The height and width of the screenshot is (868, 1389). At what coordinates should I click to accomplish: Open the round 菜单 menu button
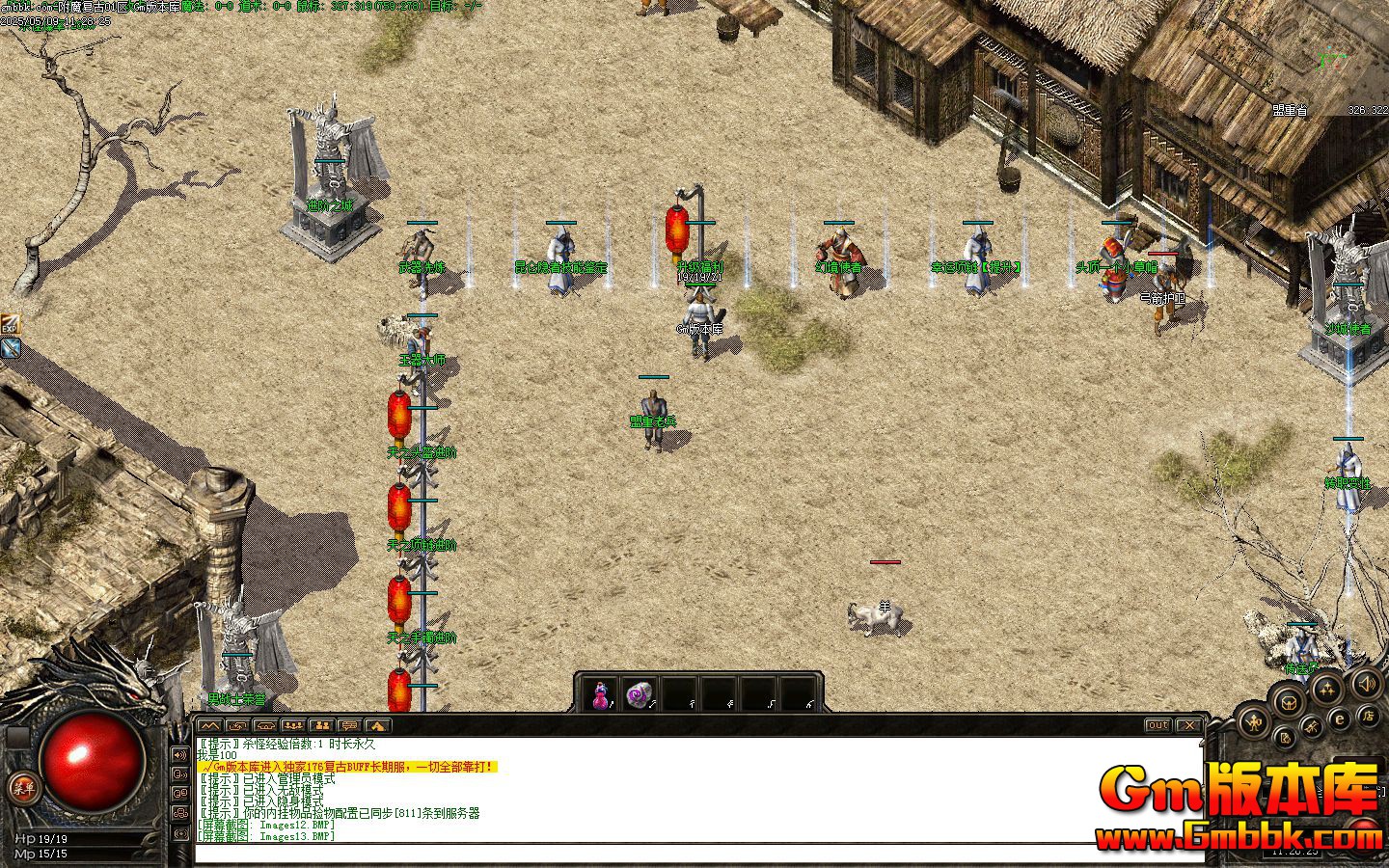[x=20, y=788]
